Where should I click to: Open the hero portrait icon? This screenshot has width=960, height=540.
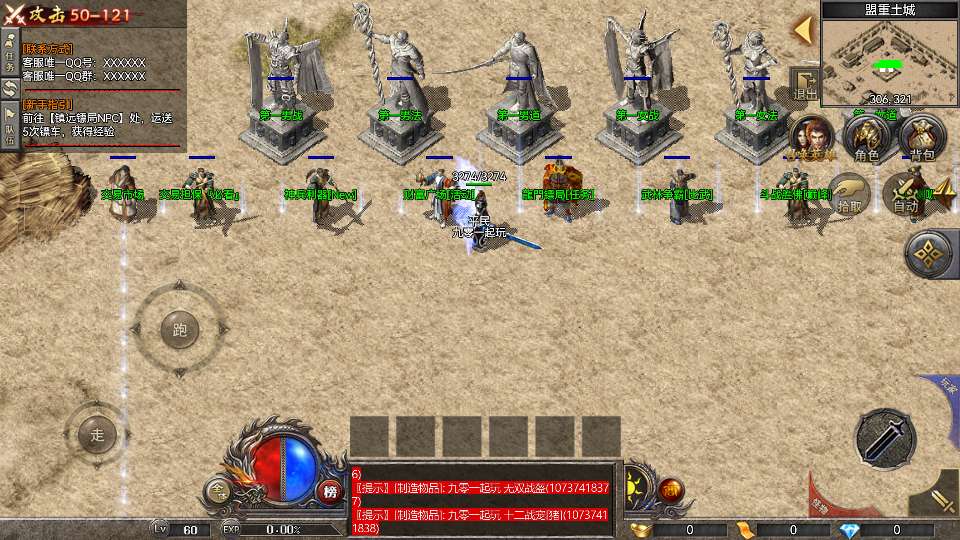click(x=812, y=138)
